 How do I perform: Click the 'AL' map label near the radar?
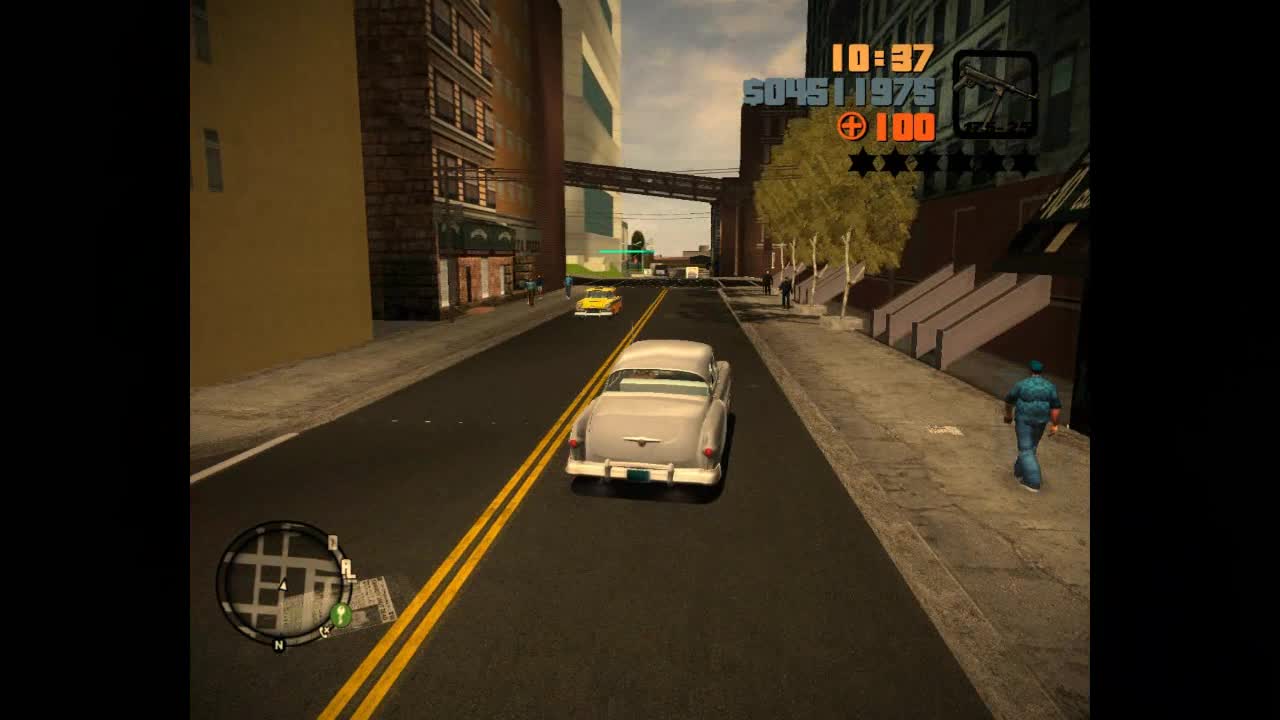(347, 568)
